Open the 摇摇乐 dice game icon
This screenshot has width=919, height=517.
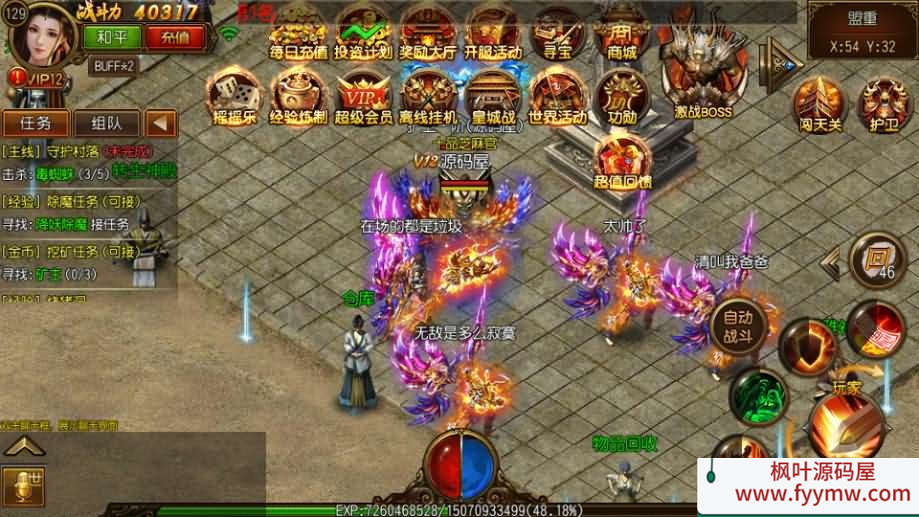(x=234, y=95)
